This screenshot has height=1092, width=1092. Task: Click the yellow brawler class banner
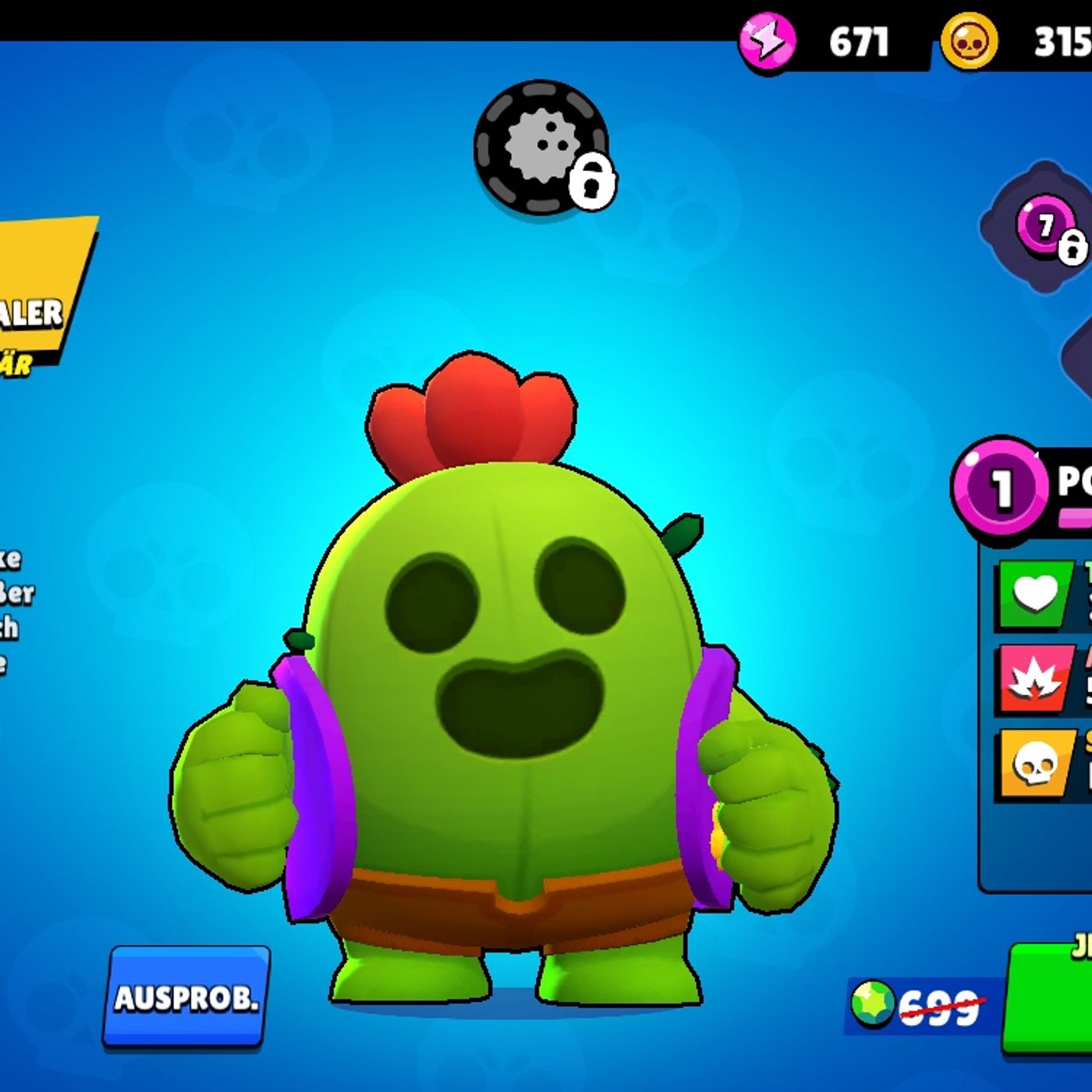(x=39, y=296)
